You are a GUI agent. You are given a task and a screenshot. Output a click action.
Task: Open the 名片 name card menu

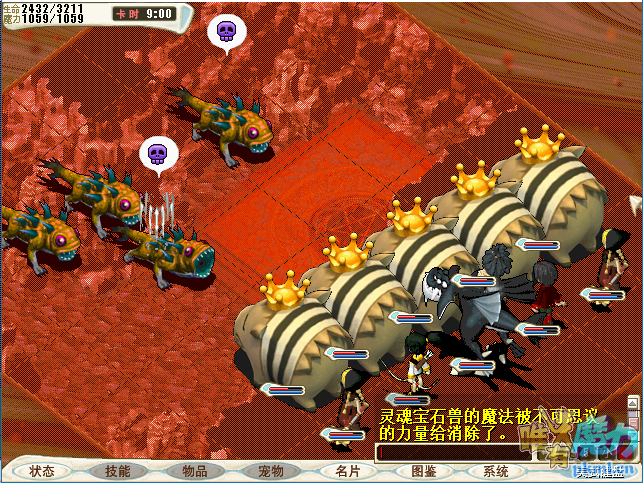(x=347, y=471)
